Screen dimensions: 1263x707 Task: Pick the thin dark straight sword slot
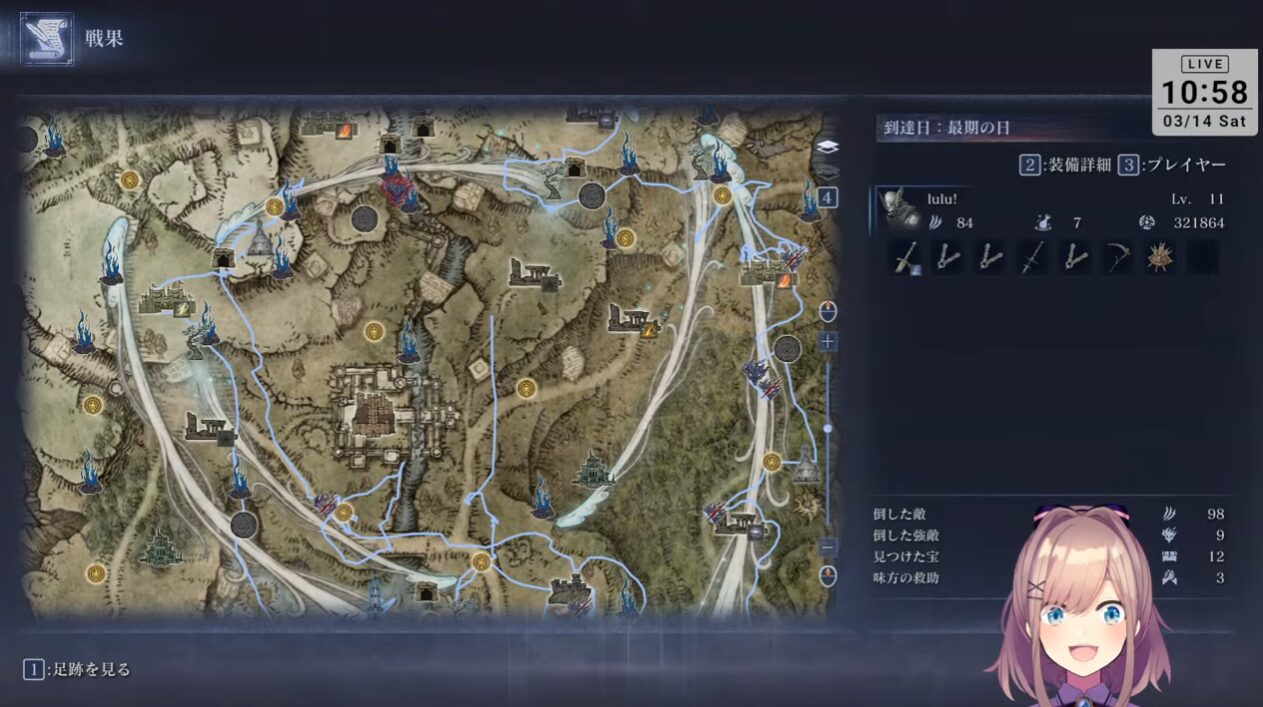pos(1032,257)
